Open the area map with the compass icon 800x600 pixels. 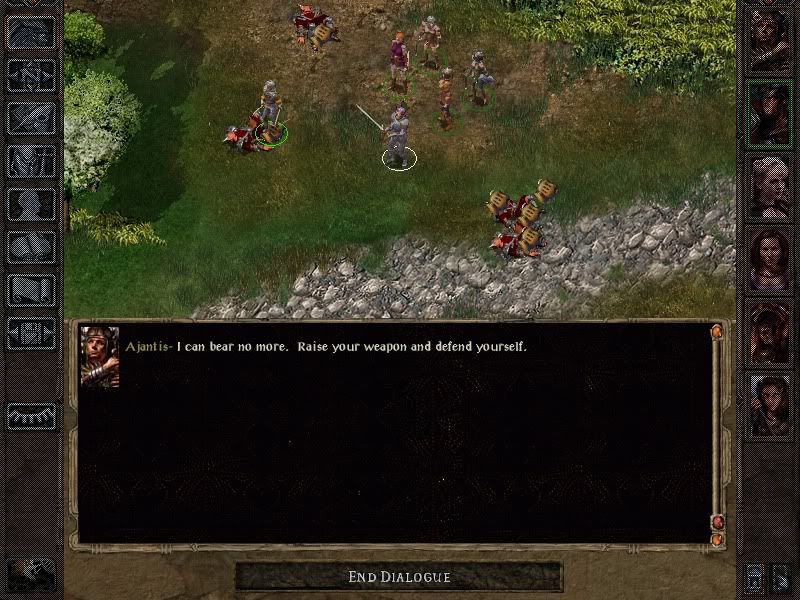[x=31, y=75]
